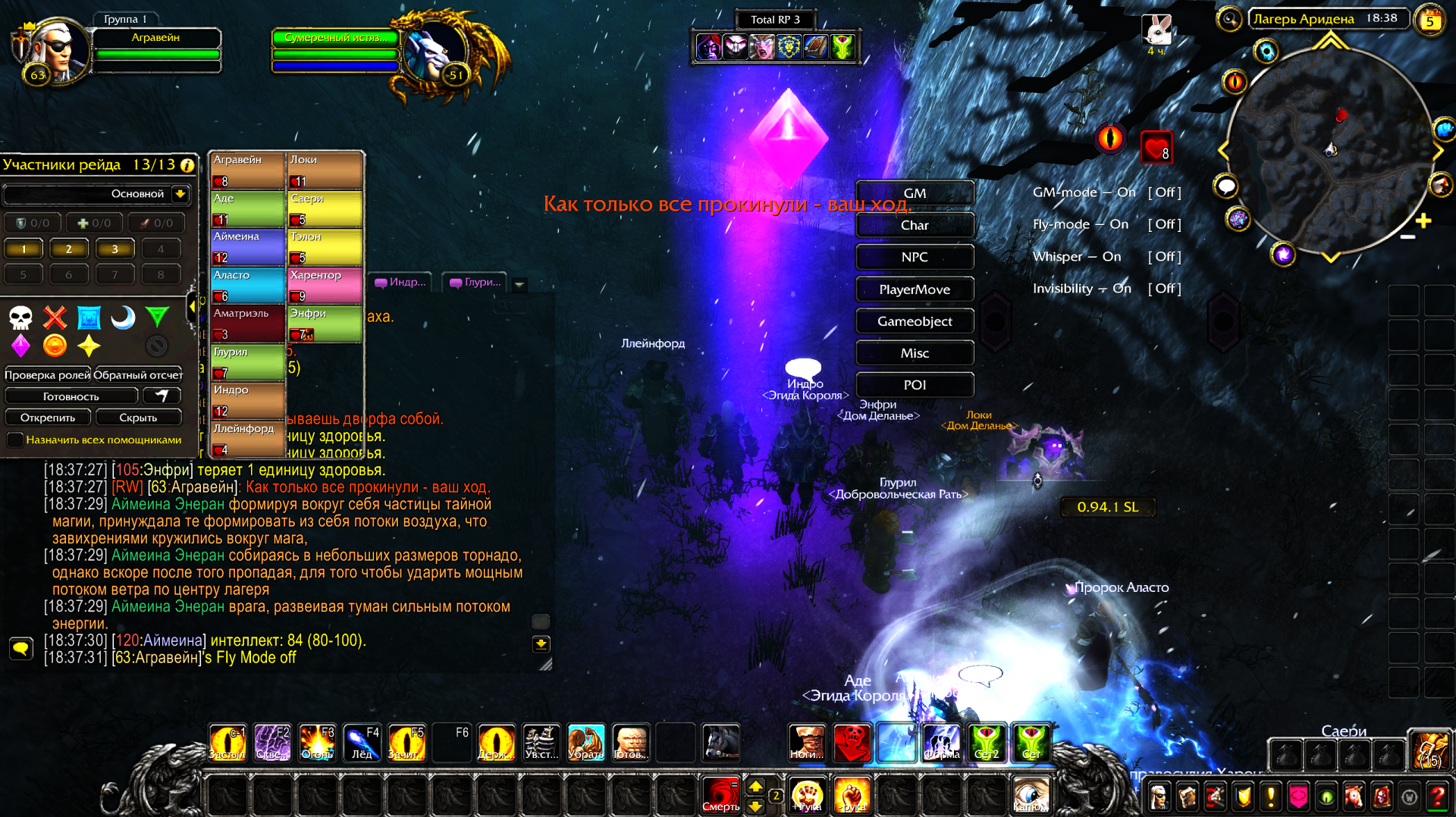
Task: Turn Invisibility Off
Action: (1164, 289)
